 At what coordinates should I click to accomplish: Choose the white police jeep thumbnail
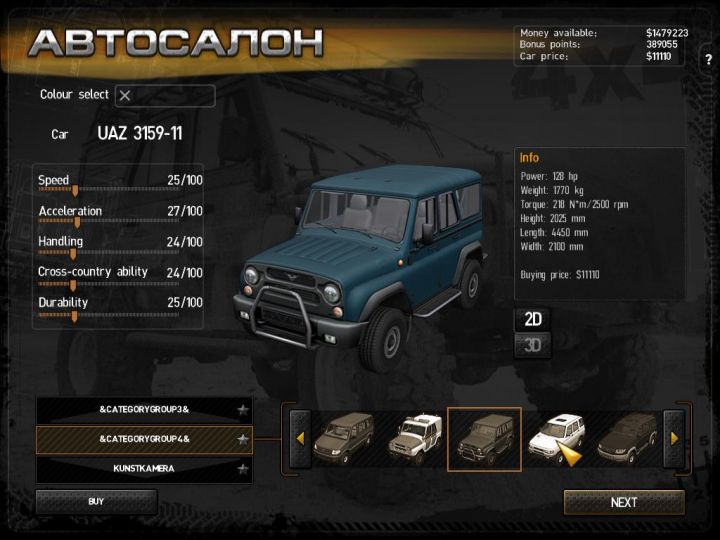pyautogui.click(x=414, y=438)
